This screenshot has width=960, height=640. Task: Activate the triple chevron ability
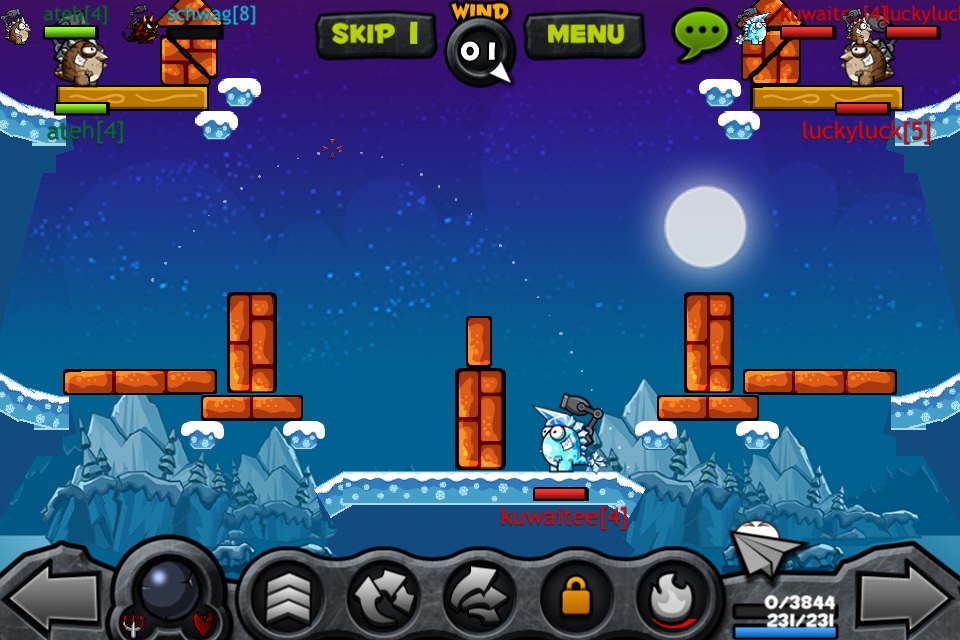click(x=287, y=598)
